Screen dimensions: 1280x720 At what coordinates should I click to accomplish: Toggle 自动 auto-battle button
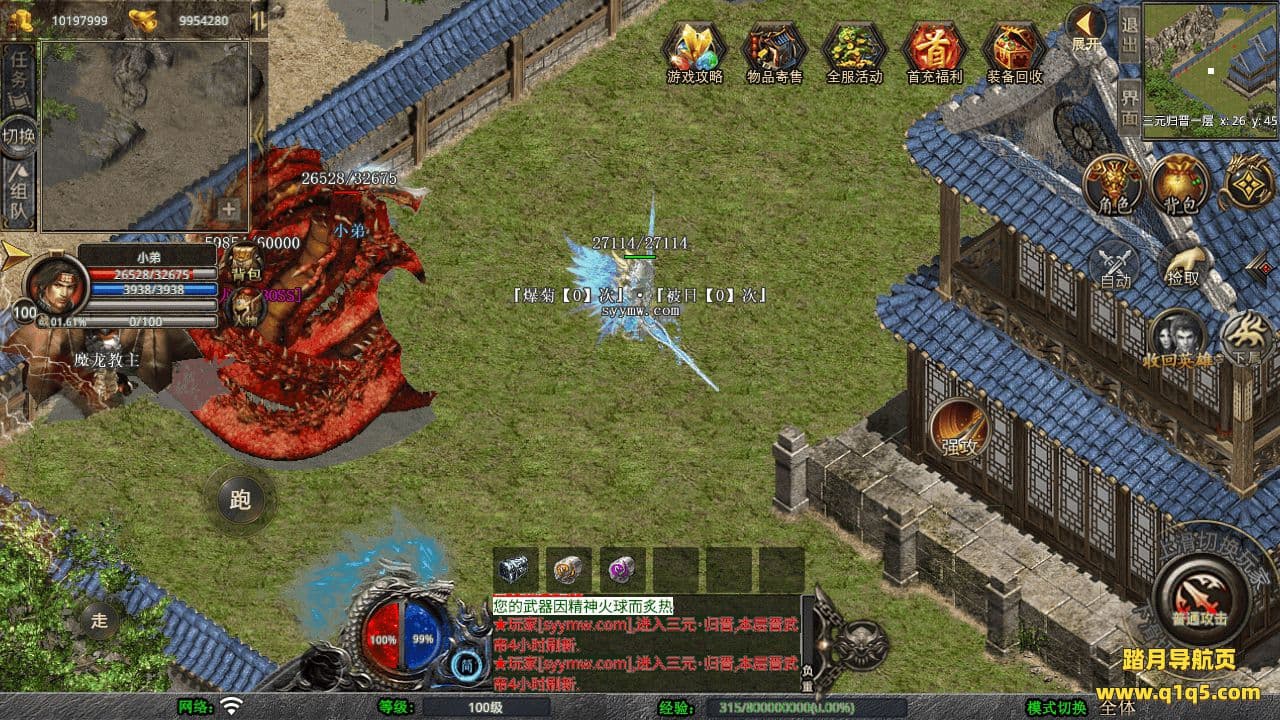(x=1115, y=266)
